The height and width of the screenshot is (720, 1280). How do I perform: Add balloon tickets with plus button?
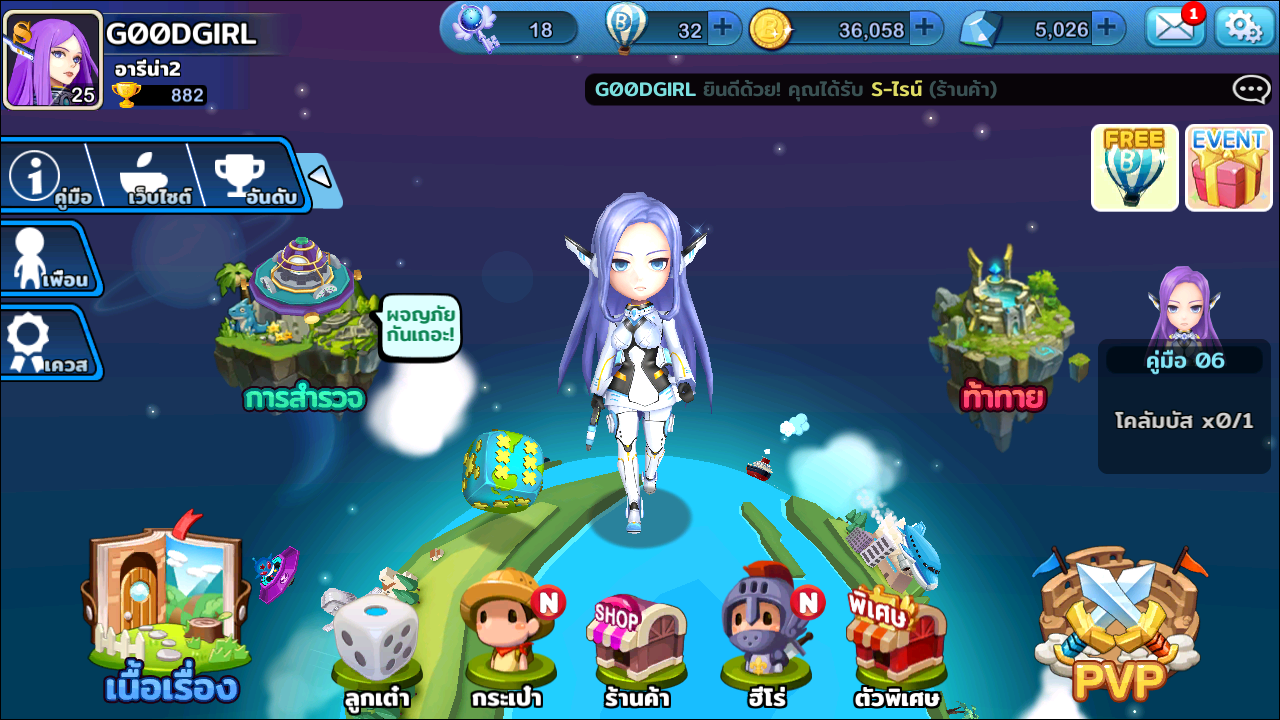(723, 28)
